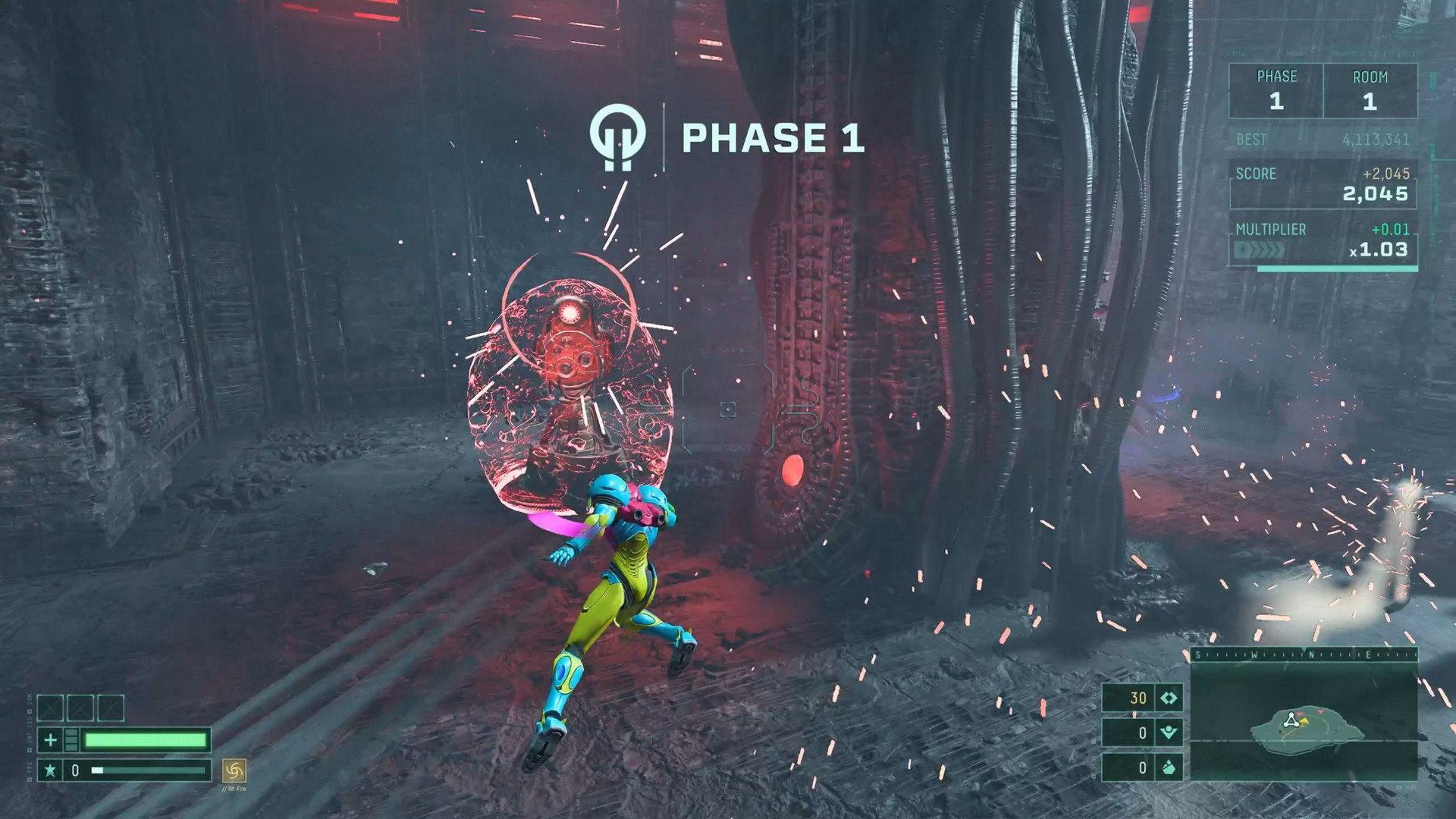Expand the energy tank segment stack
The image size is (1456, 819).
coord(71,742)
